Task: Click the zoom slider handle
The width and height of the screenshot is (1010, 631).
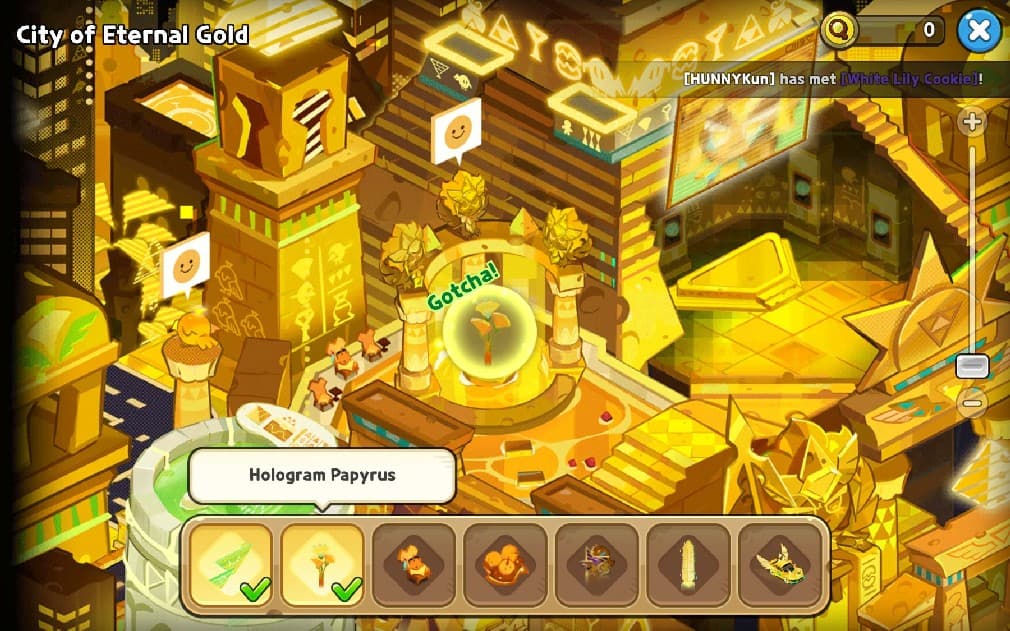Action: point(972,366)
